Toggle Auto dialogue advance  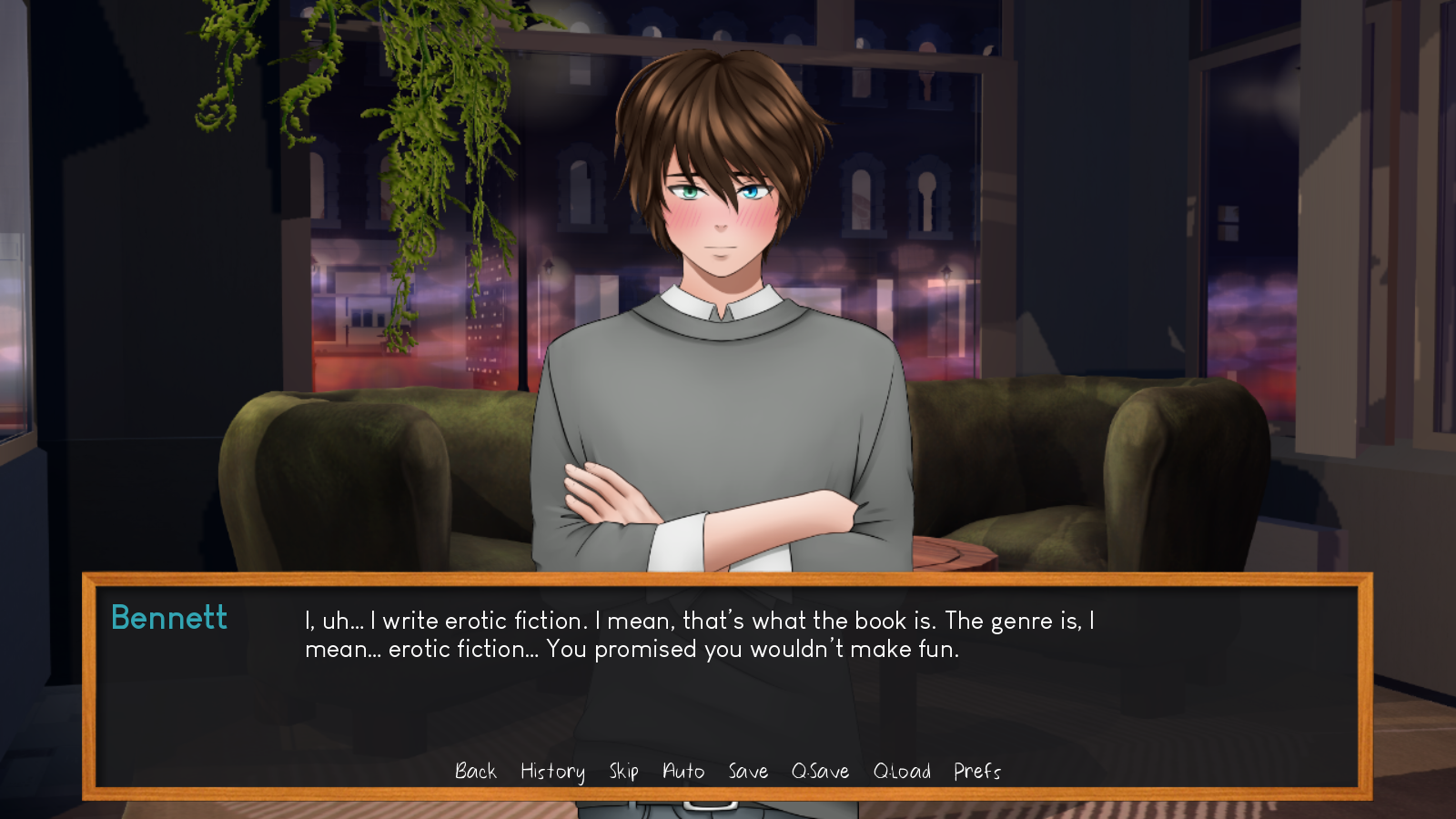point(683,772)
